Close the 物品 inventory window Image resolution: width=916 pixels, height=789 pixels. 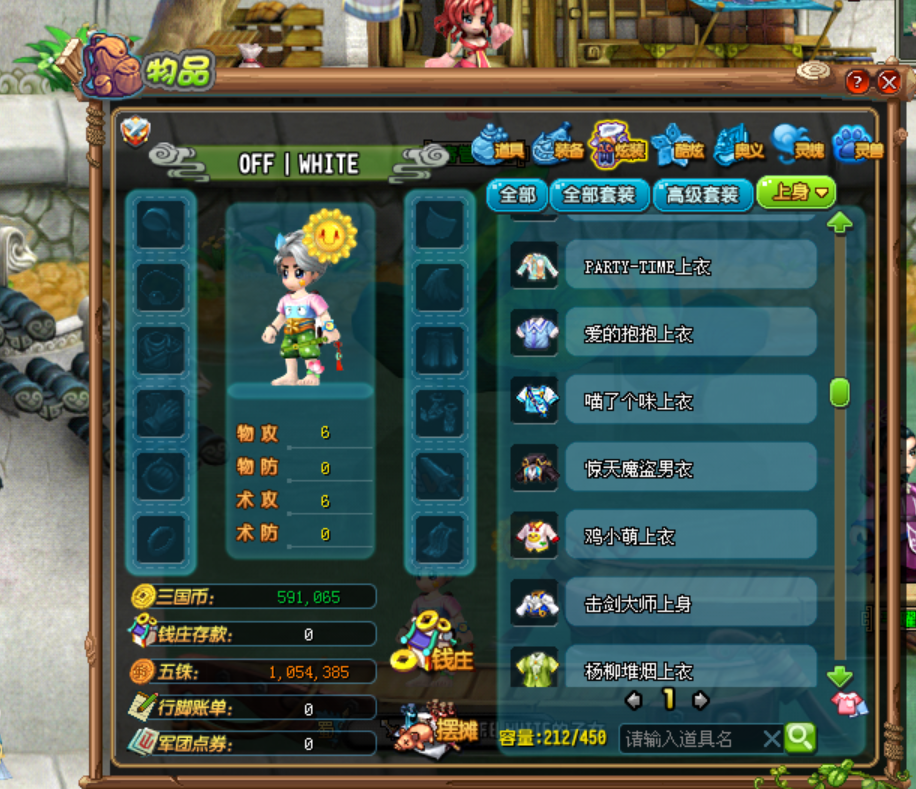(888, 82)
